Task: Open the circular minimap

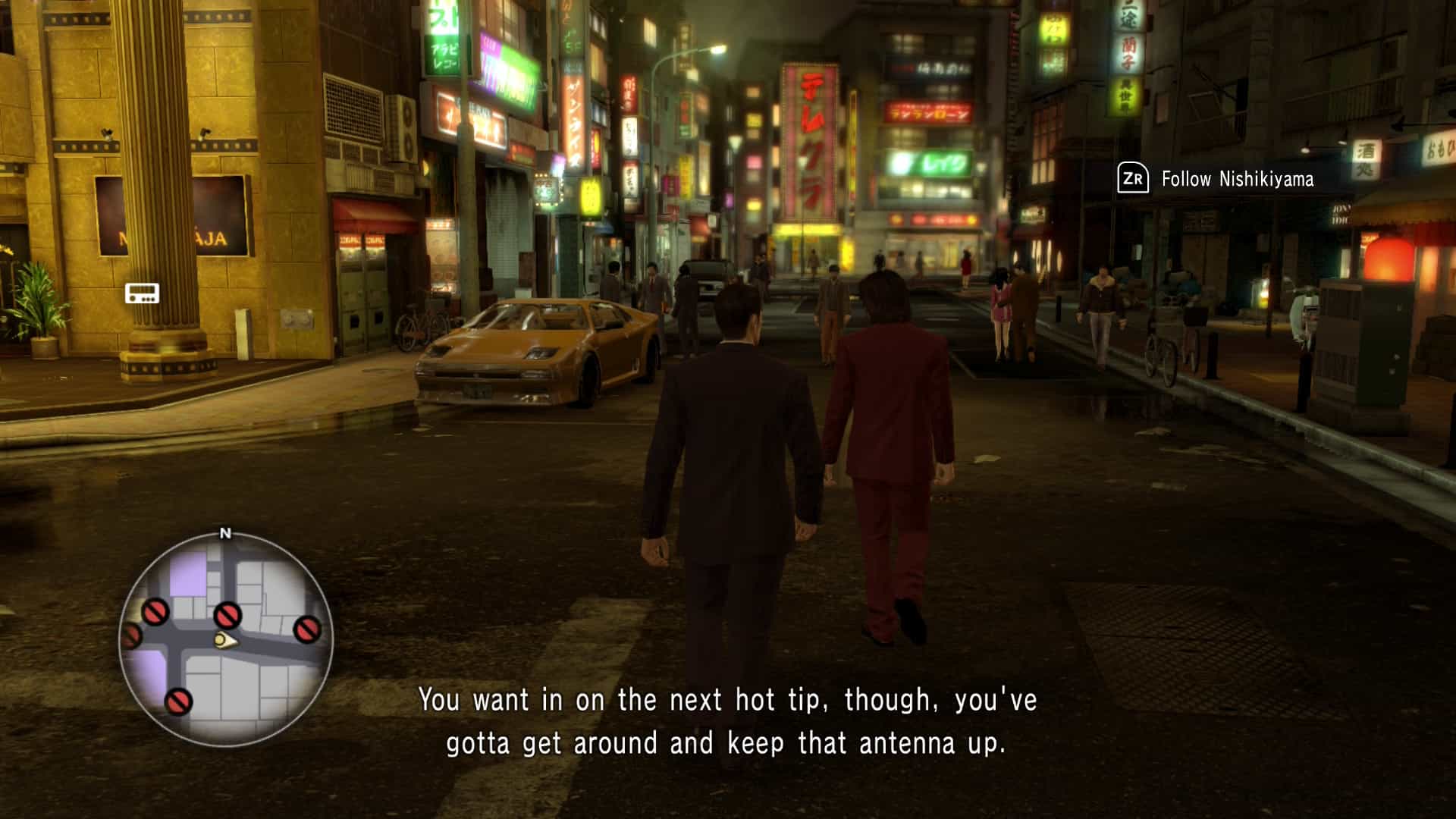Action: (x=225, y=639)
